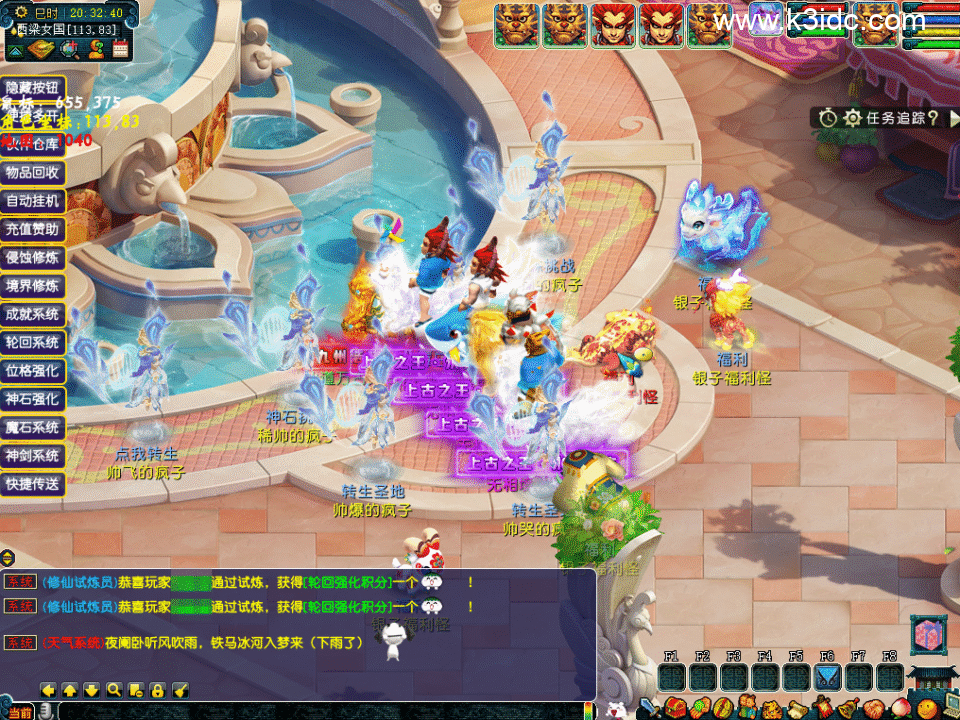Image resolution: width=960 pixels, height=720 pixels.
Task: Open the 充值赞助 recharge menu
Action: coord(33,229)
